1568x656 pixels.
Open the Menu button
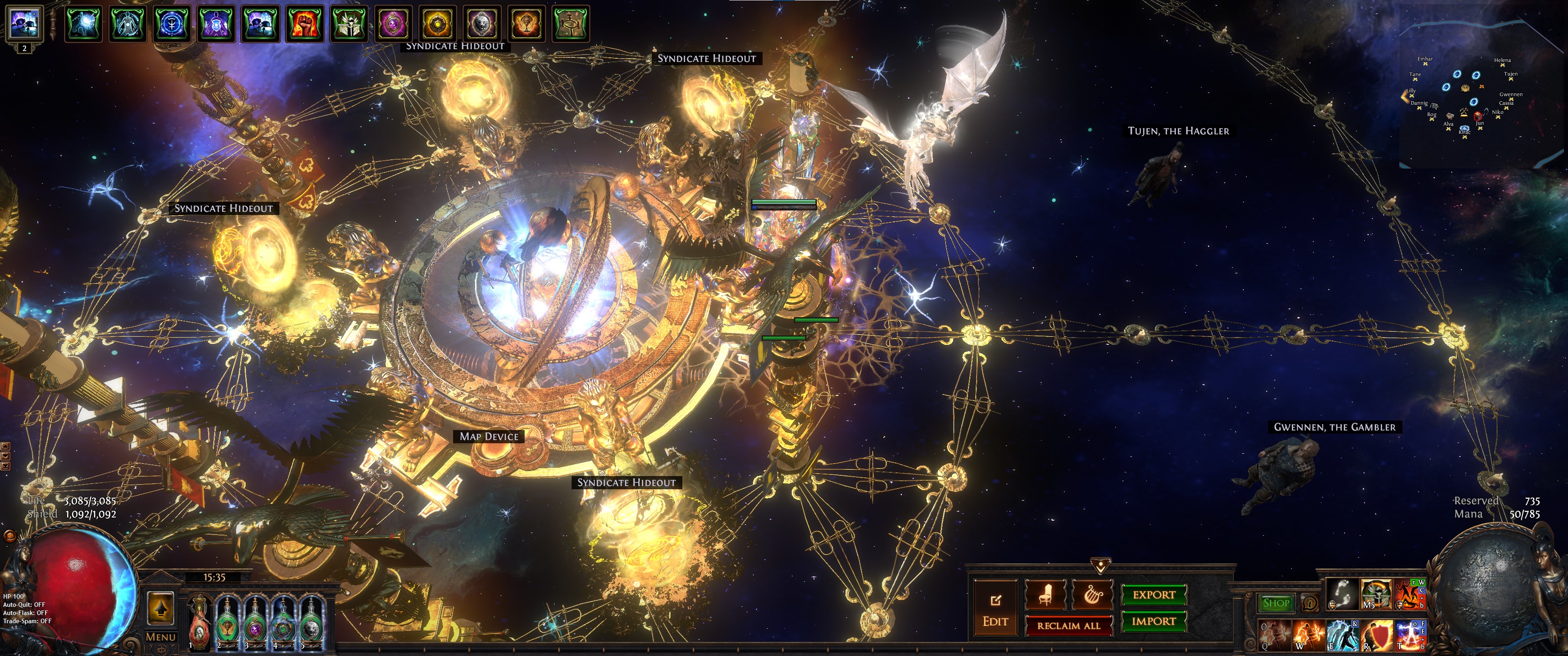click(x=161, y=637)
